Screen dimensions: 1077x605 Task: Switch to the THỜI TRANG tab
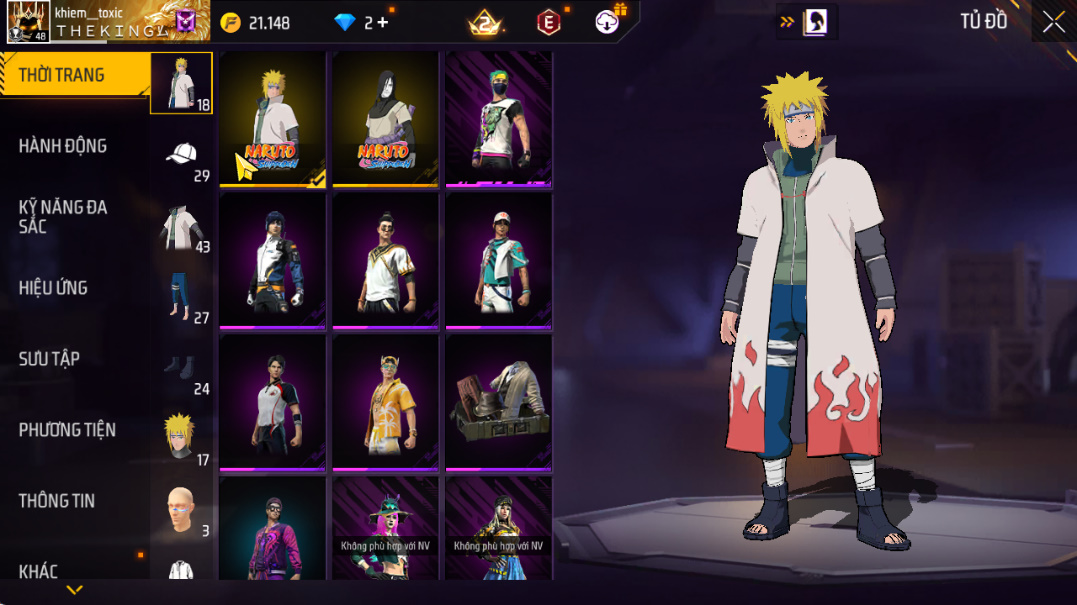(x=62, y=76)
